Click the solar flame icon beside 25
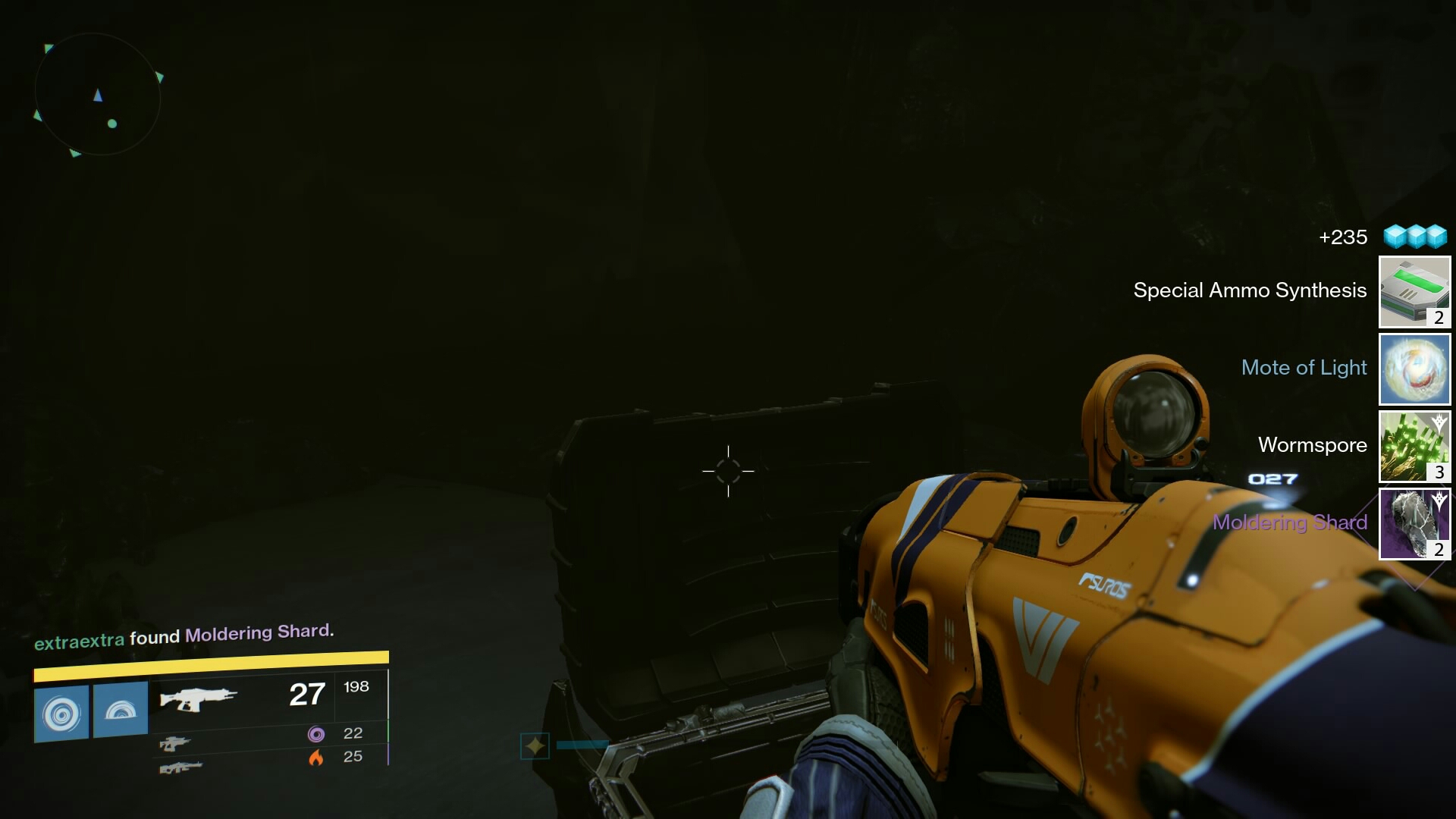This screenshot has width=1456, height=819. pos(317,756)
